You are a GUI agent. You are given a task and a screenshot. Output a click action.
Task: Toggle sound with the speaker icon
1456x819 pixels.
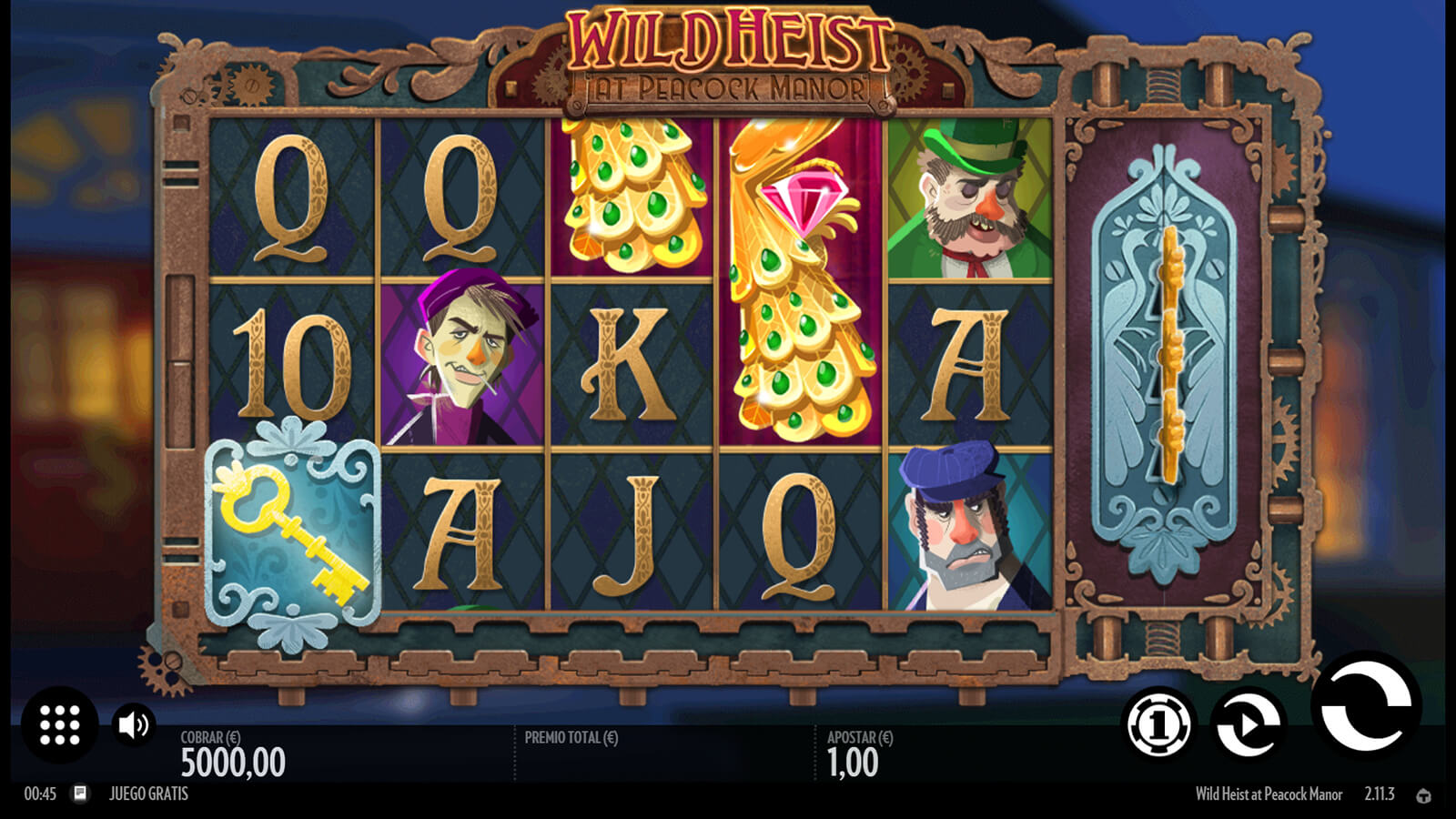[x=134, y=724]
